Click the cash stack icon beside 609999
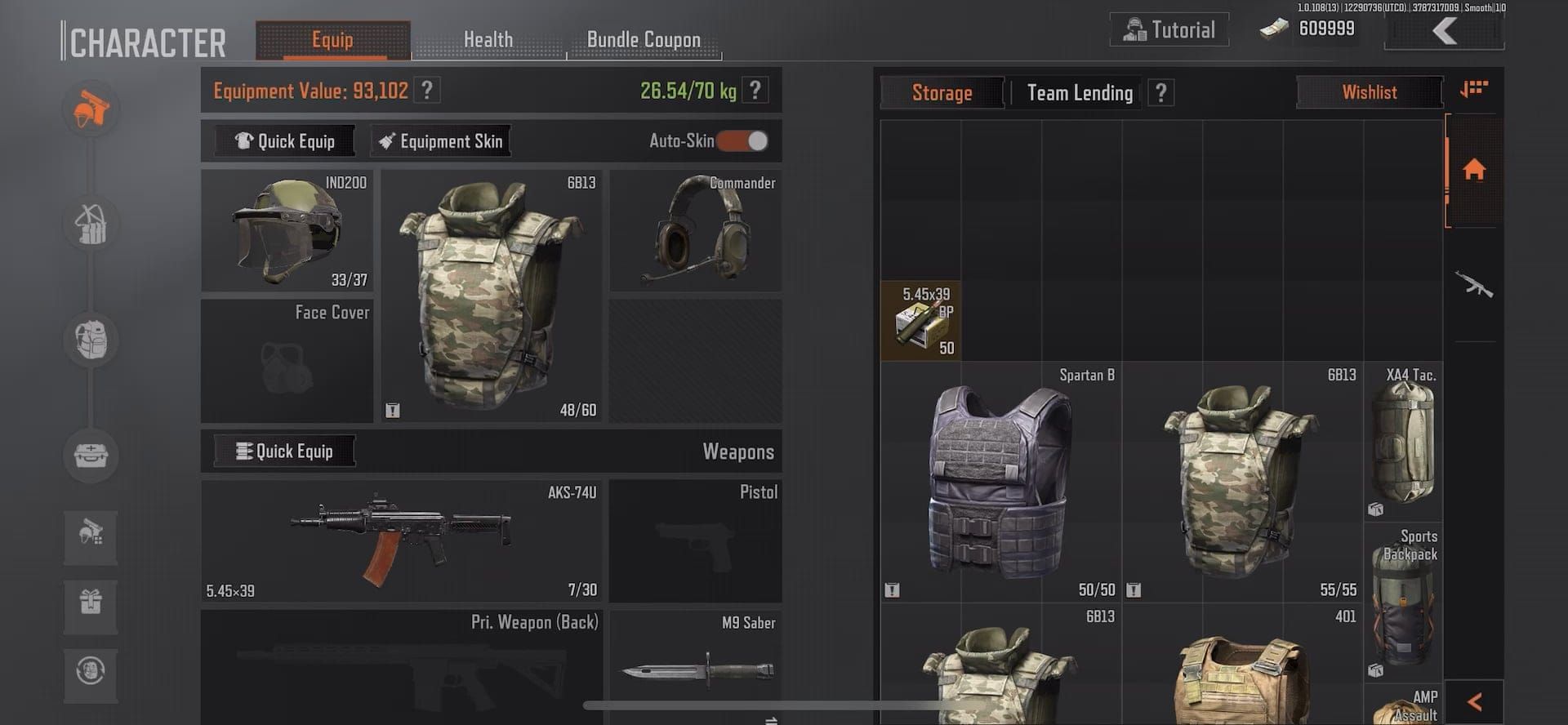The width and height of the screenshot is (1568, 725). click(x=1271, y=29)
